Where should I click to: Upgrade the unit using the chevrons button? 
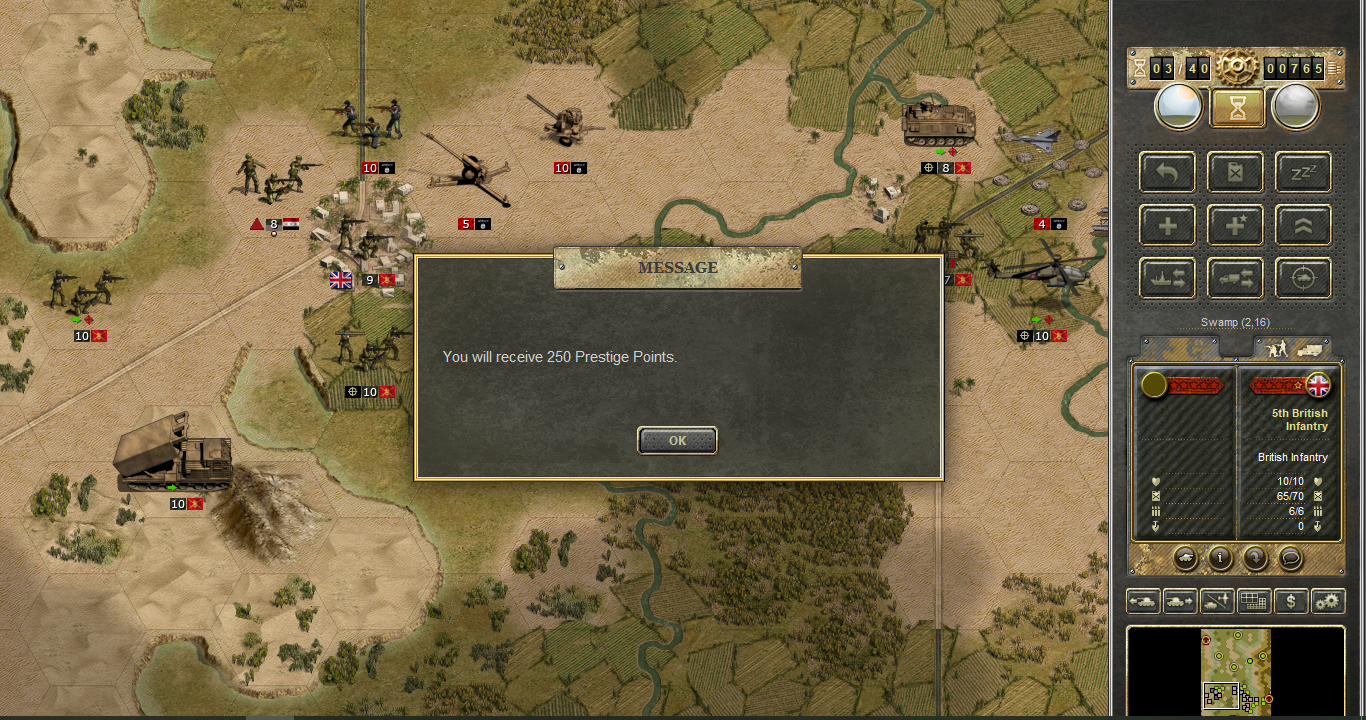point(1303,225)
